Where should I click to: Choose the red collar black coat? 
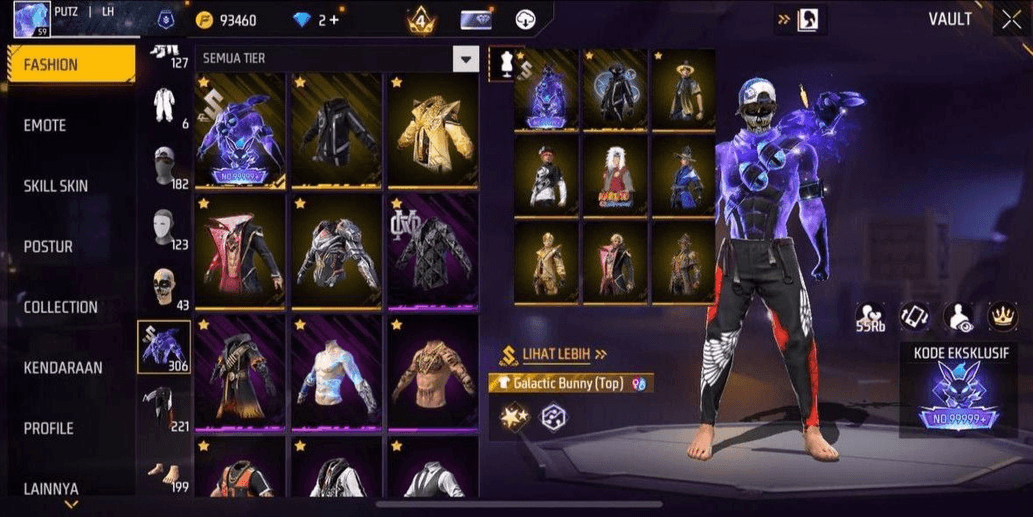[x=240, y=251]
